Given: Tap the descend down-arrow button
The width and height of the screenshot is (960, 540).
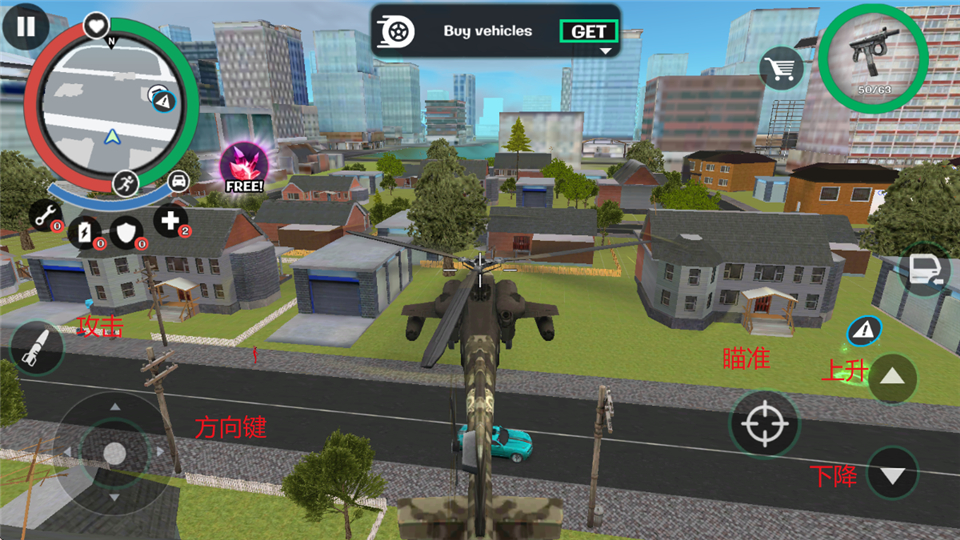Looking at the screenshot, I should (893, 474).
